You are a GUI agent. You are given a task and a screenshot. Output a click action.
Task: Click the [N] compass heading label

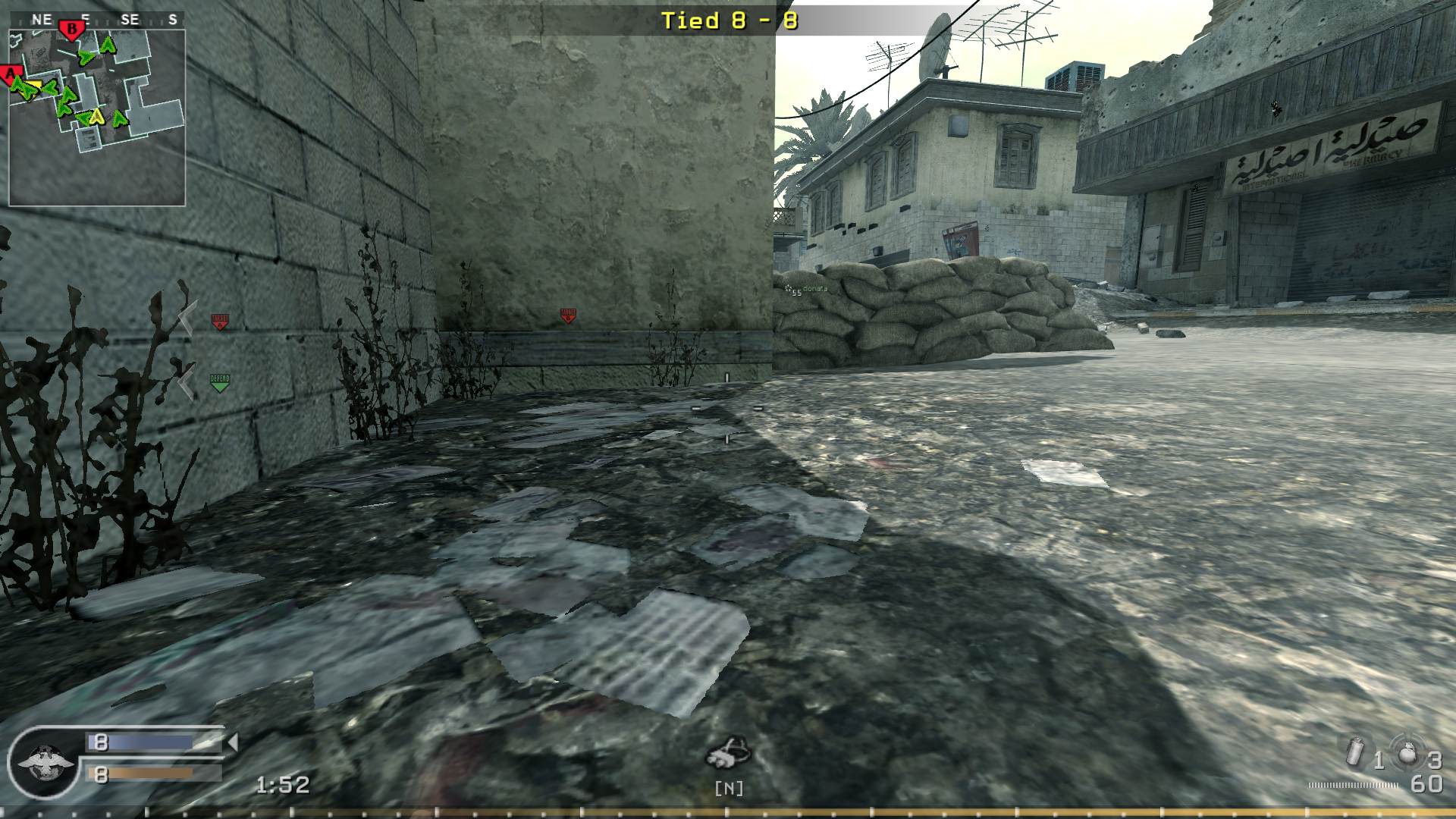[728, 789]
